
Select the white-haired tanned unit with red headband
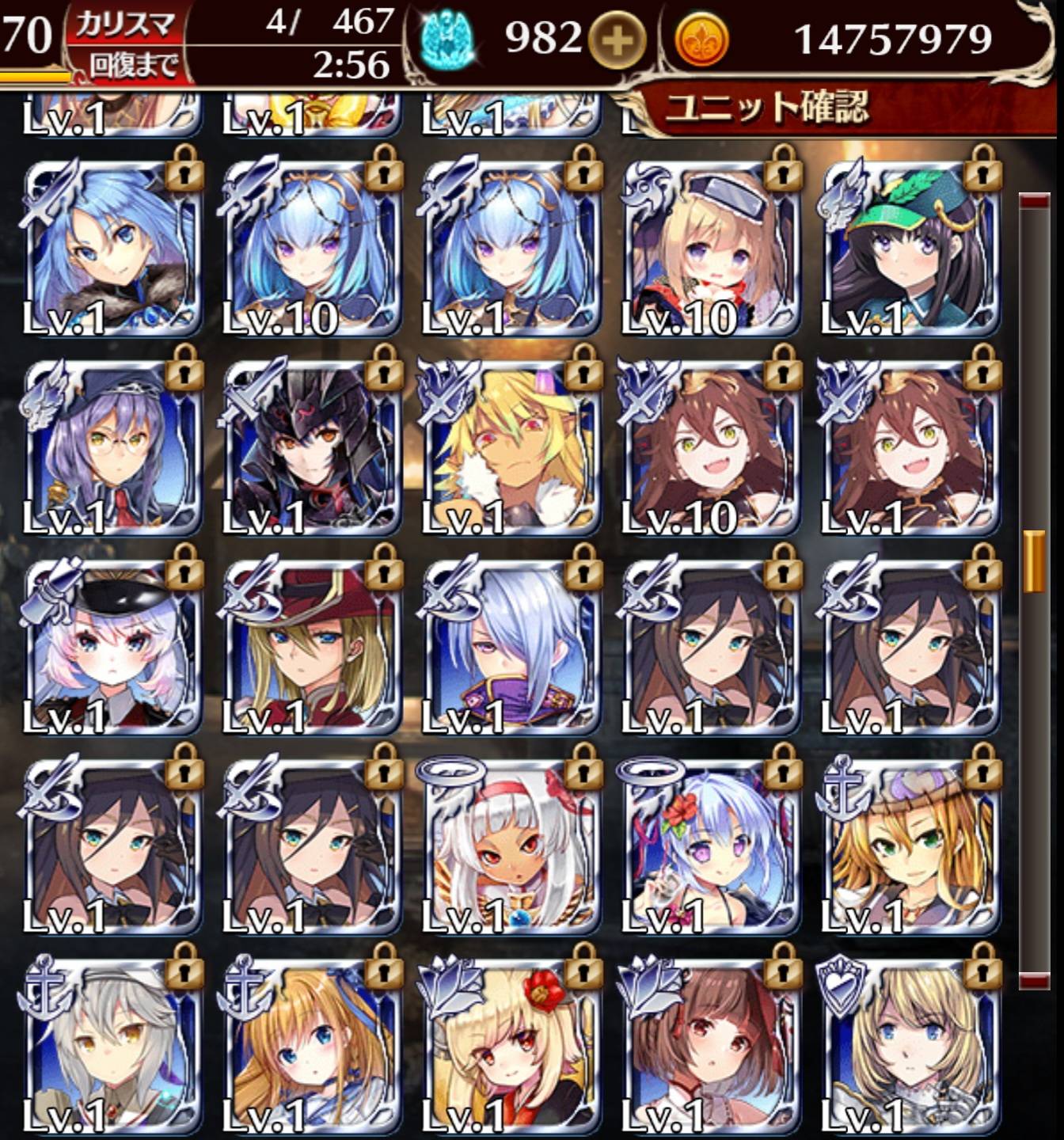510,845
